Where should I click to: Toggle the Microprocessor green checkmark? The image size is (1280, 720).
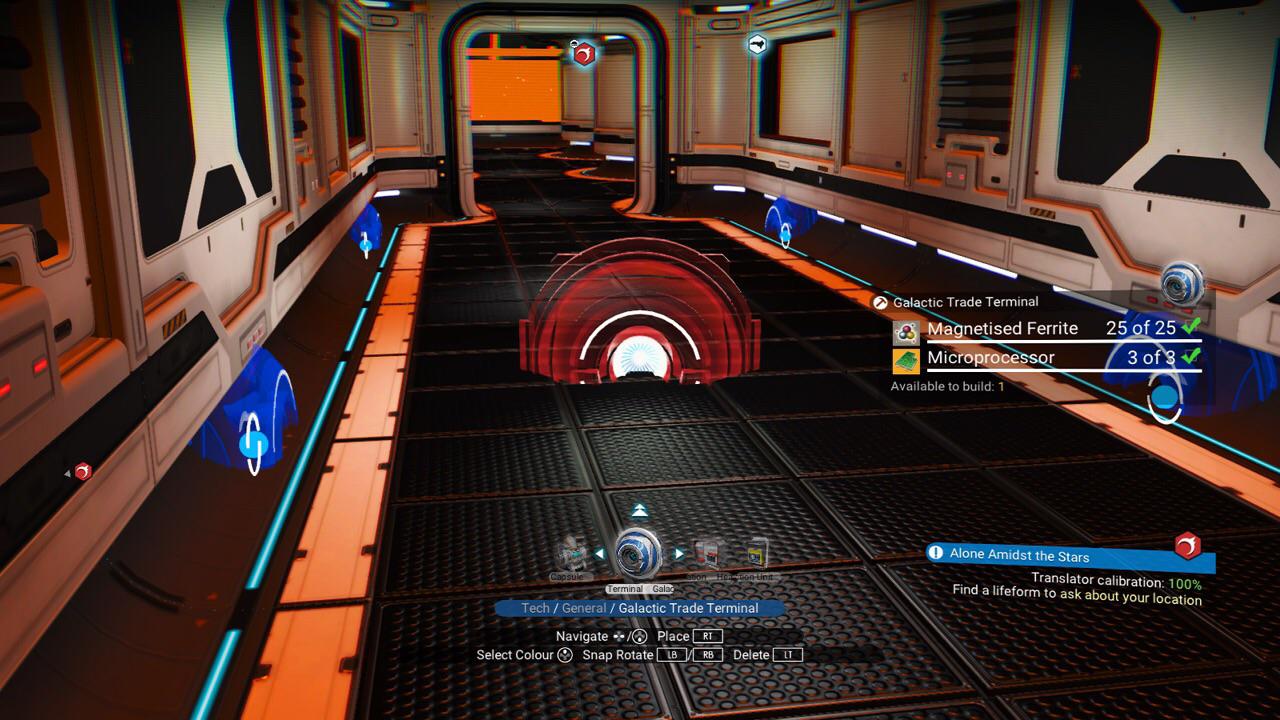click(x=1190, y=357)
